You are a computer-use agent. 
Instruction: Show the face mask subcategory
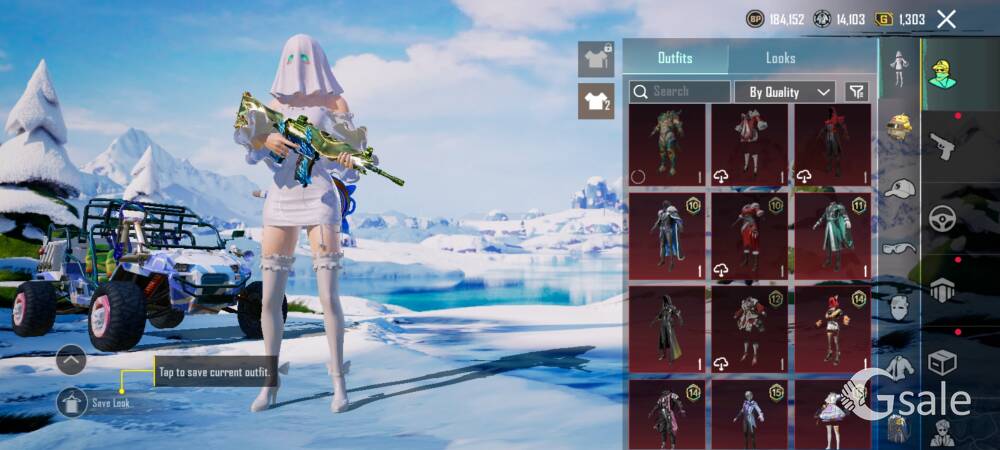click(x=900, y=307)
